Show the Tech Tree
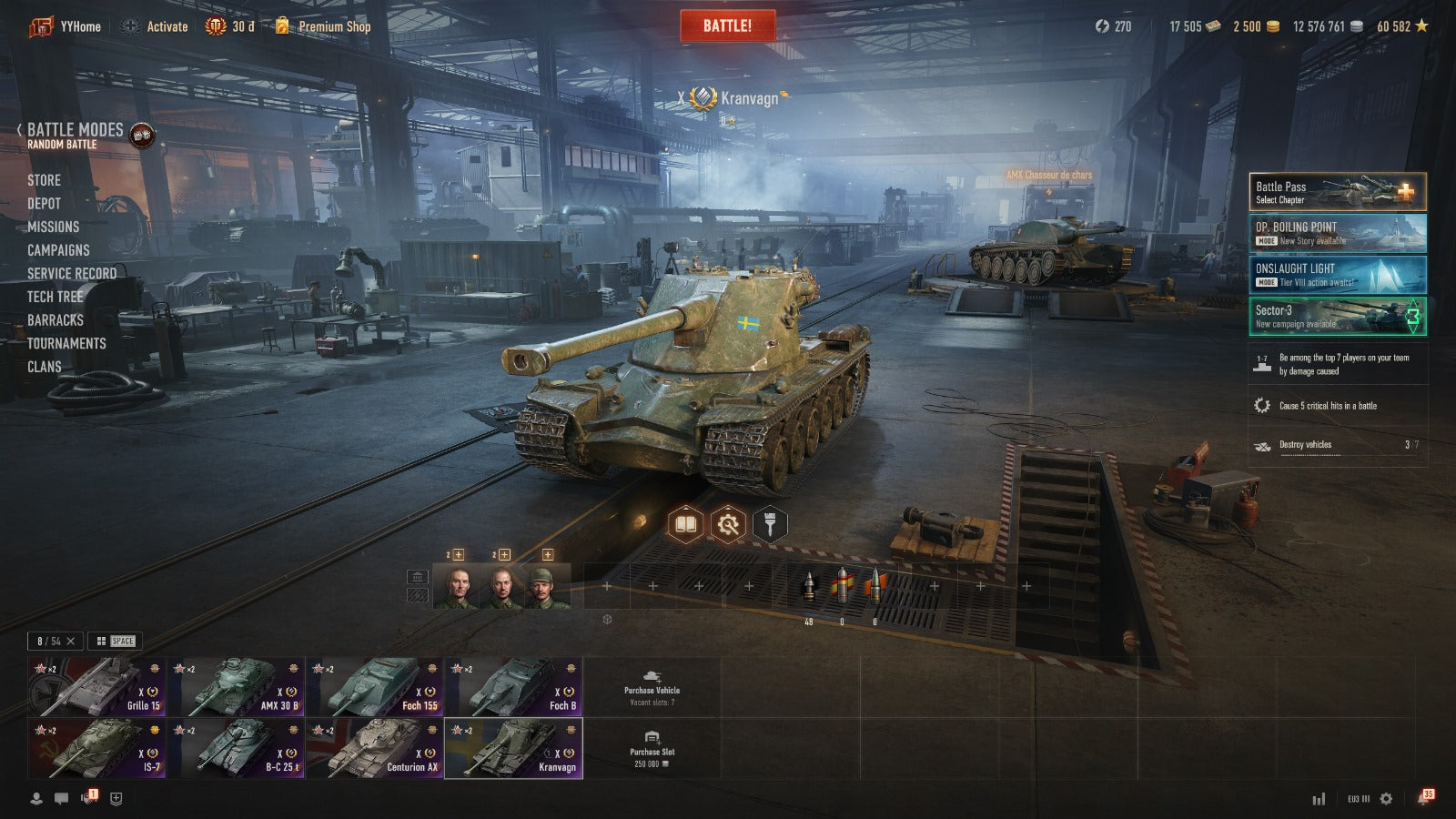The height and width of the screenshot is (819, 1456). (55, 297)
